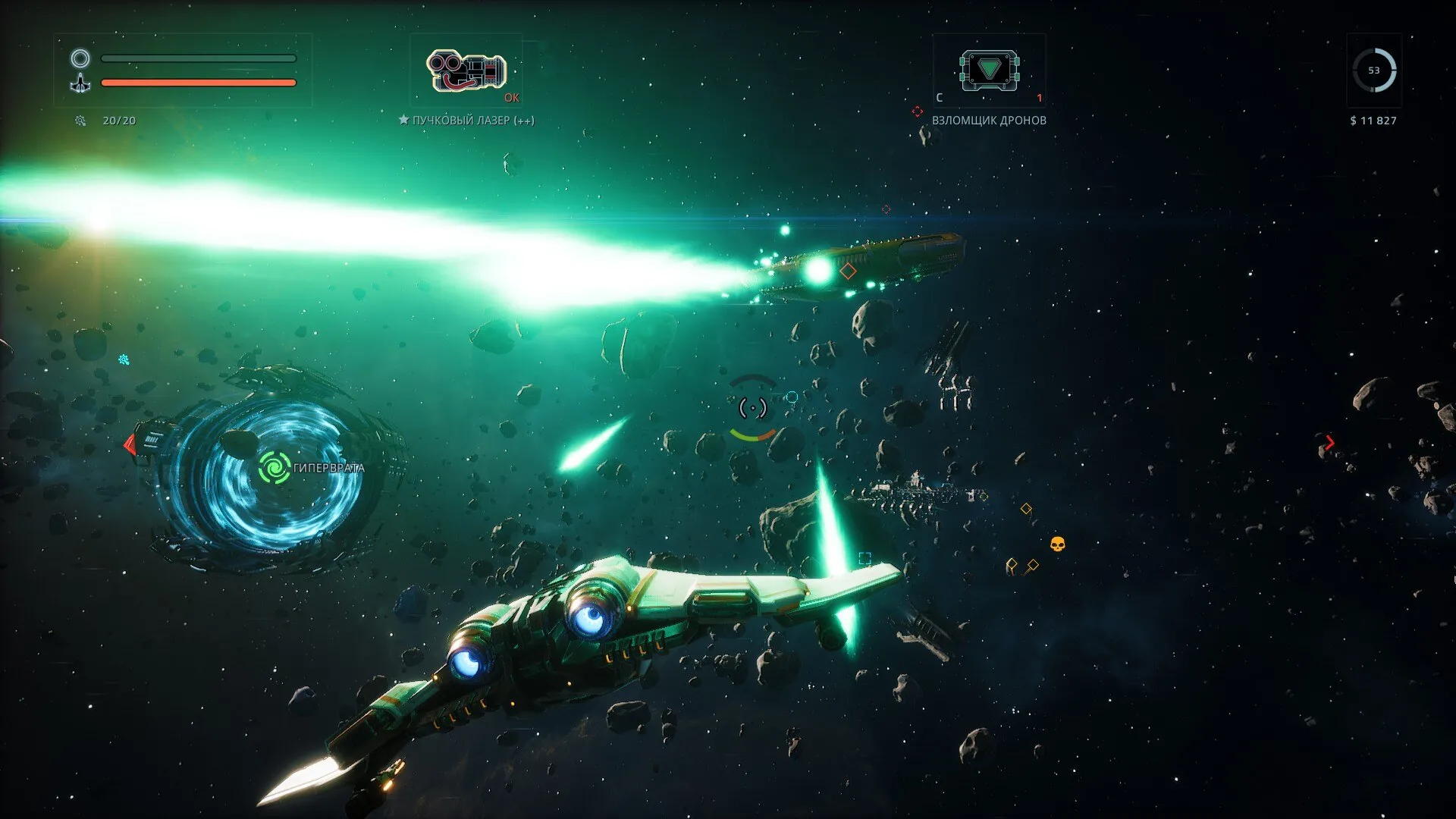Viewport: 1456px width, 819px height.
Task: Select the green hypergate waypoint marker
Action: point(274,467)
